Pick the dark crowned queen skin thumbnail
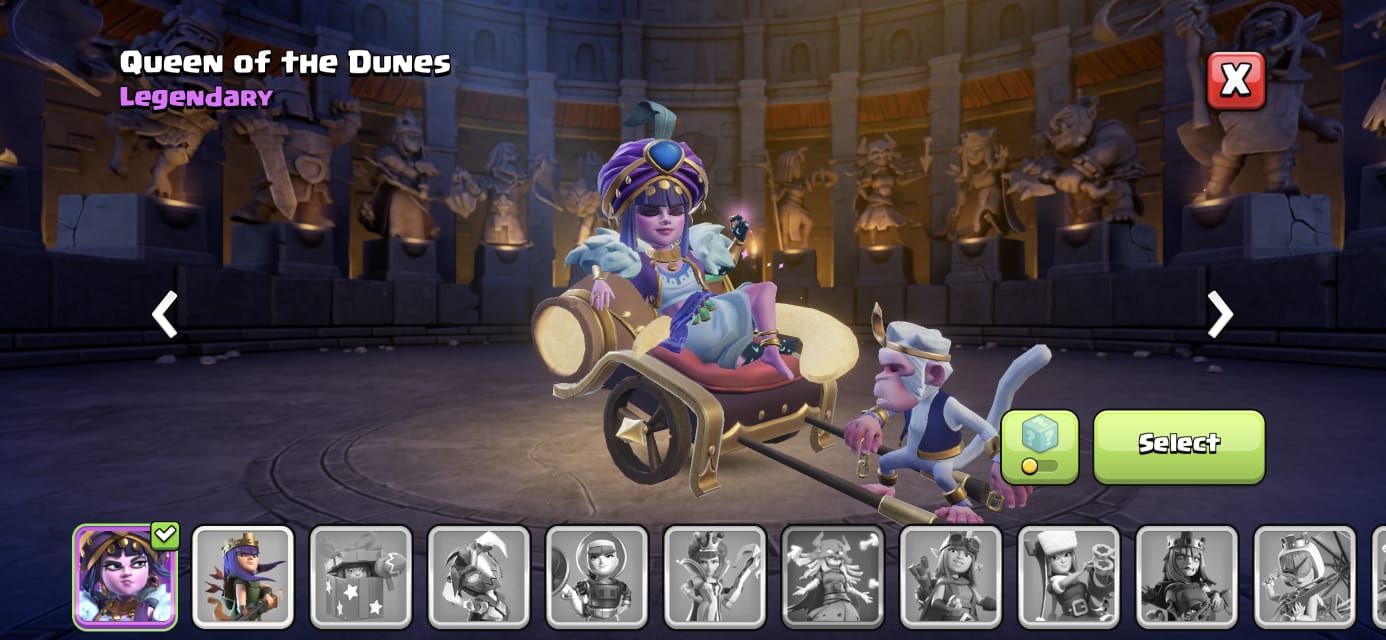The width and height of the screenshot is (1386, 640). (1187, 577)
